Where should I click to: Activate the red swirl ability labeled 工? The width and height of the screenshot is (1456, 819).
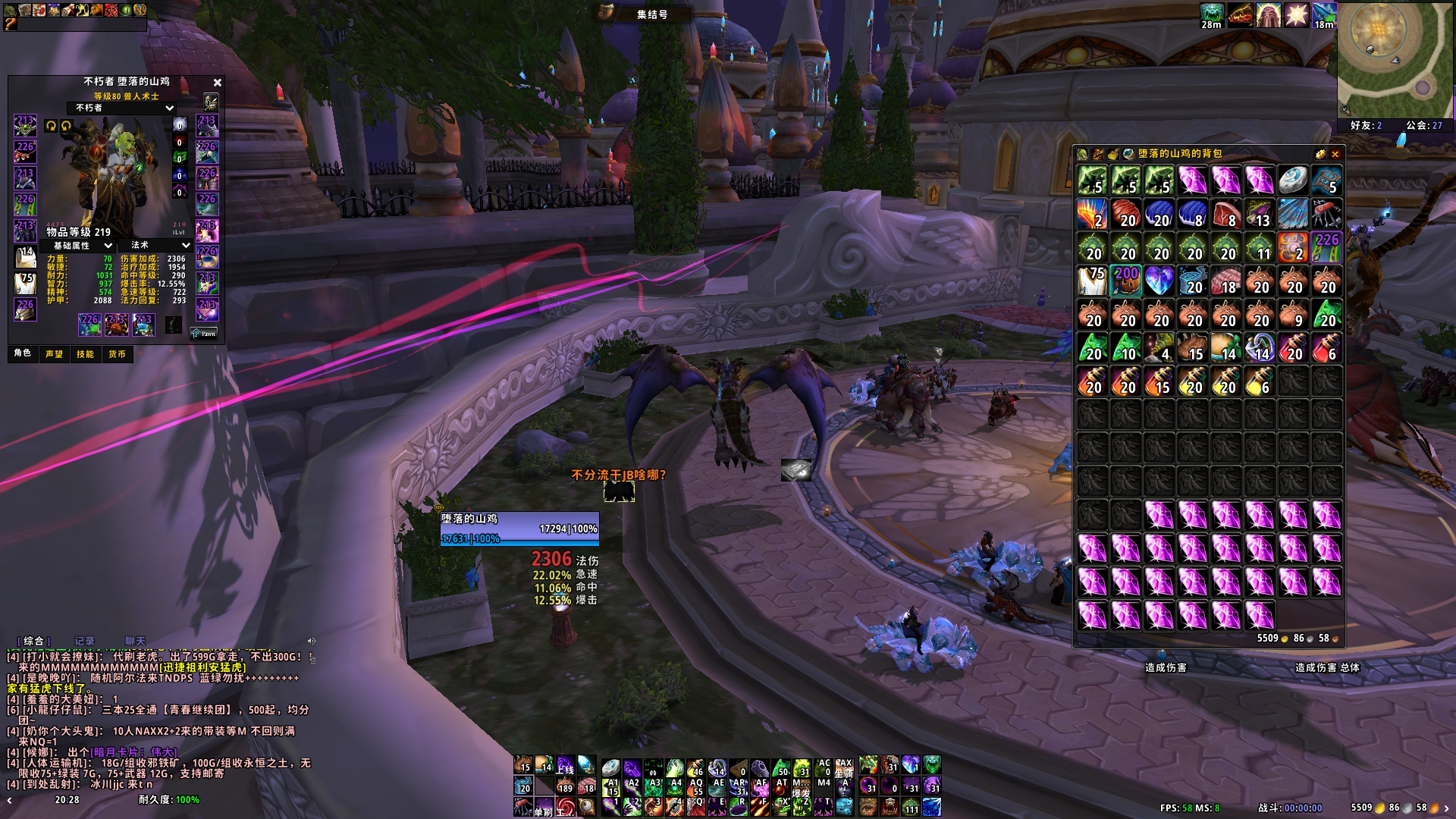pyautogui.click(x=565, y=807)
